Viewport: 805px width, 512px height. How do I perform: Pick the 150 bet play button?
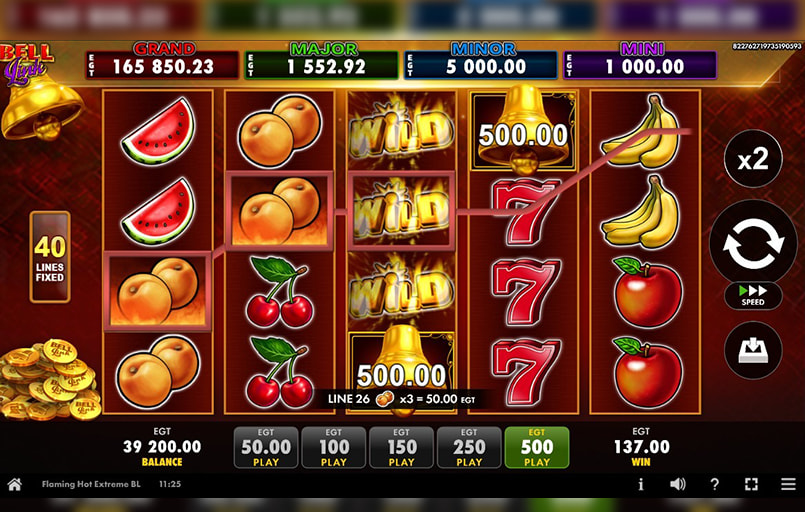click(x=401, y=448)
